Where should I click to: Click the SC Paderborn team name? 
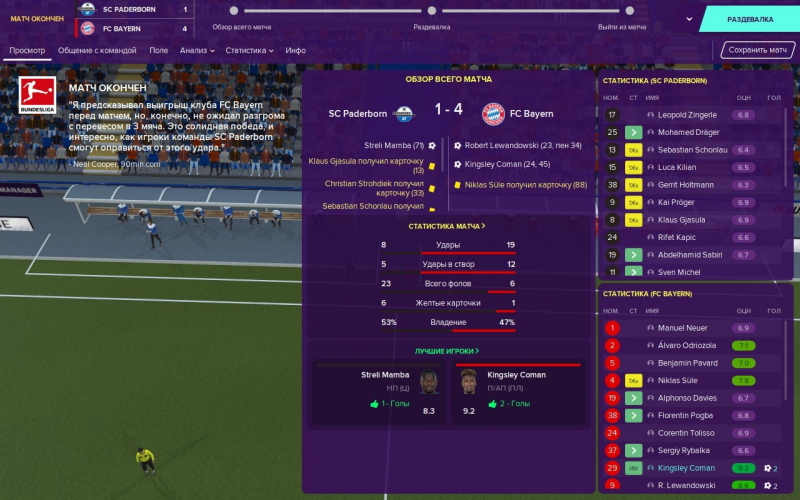click(x=358, y=113)
